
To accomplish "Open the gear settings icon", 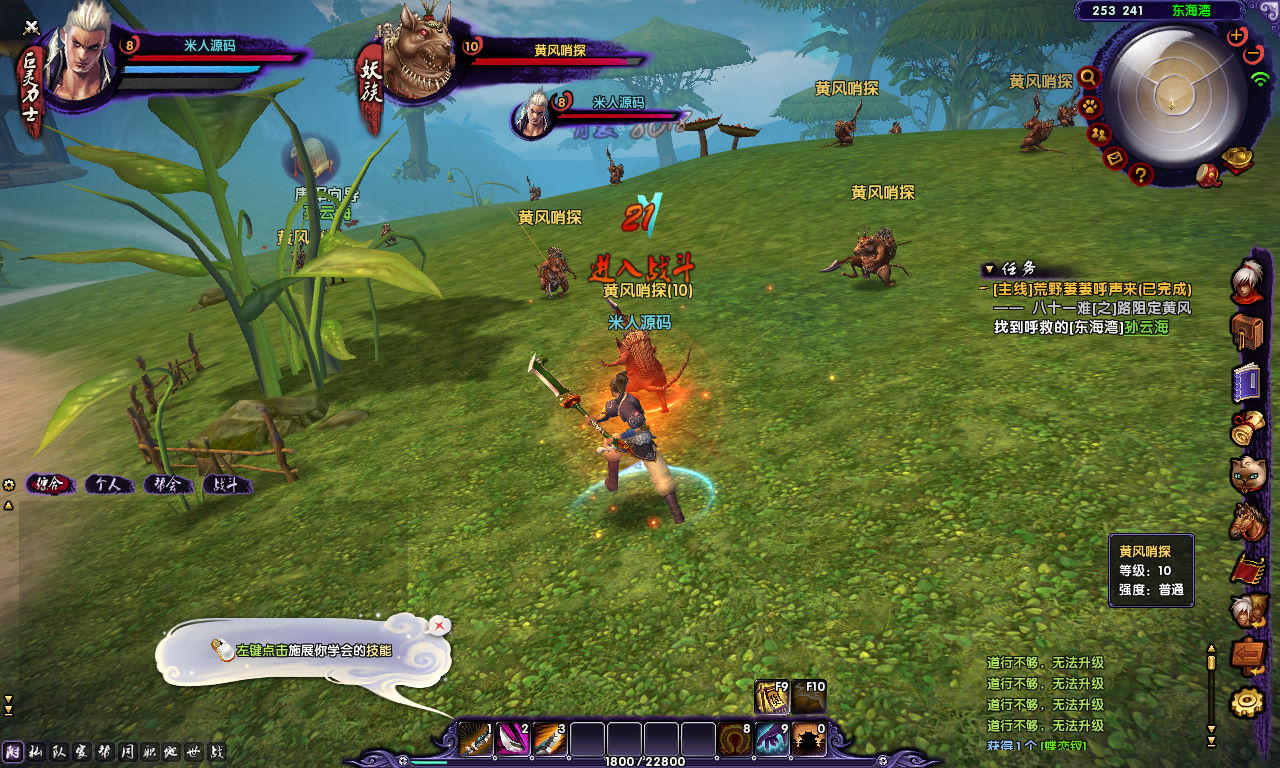I will (1247, 703).
